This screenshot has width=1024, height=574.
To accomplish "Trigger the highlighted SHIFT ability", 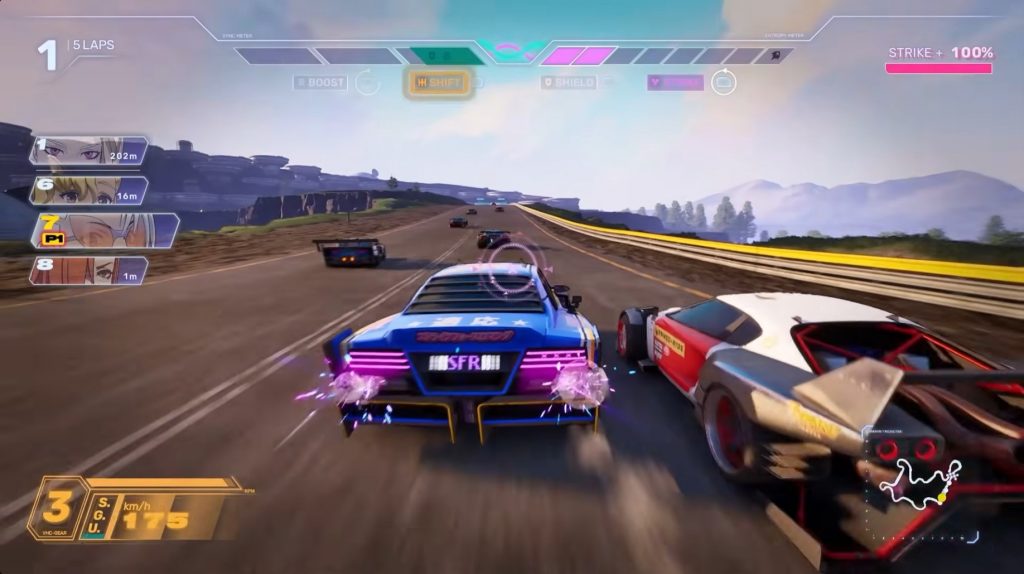I will pyautogui.click(x=438, y=83).
